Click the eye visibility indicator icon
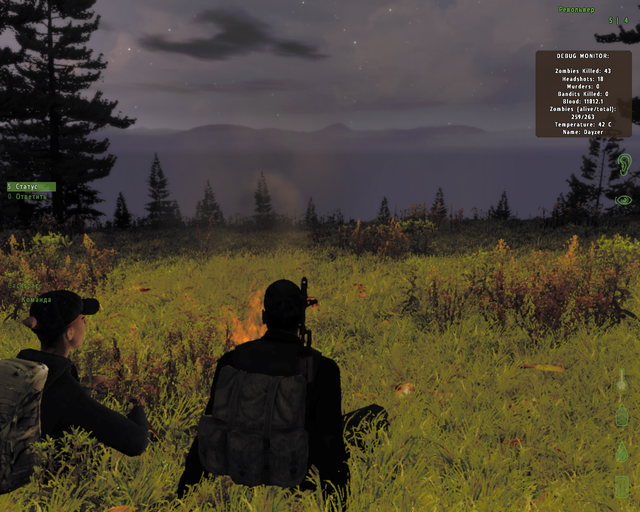This screenshot has height=512, width=640. [x=623, y=200]
